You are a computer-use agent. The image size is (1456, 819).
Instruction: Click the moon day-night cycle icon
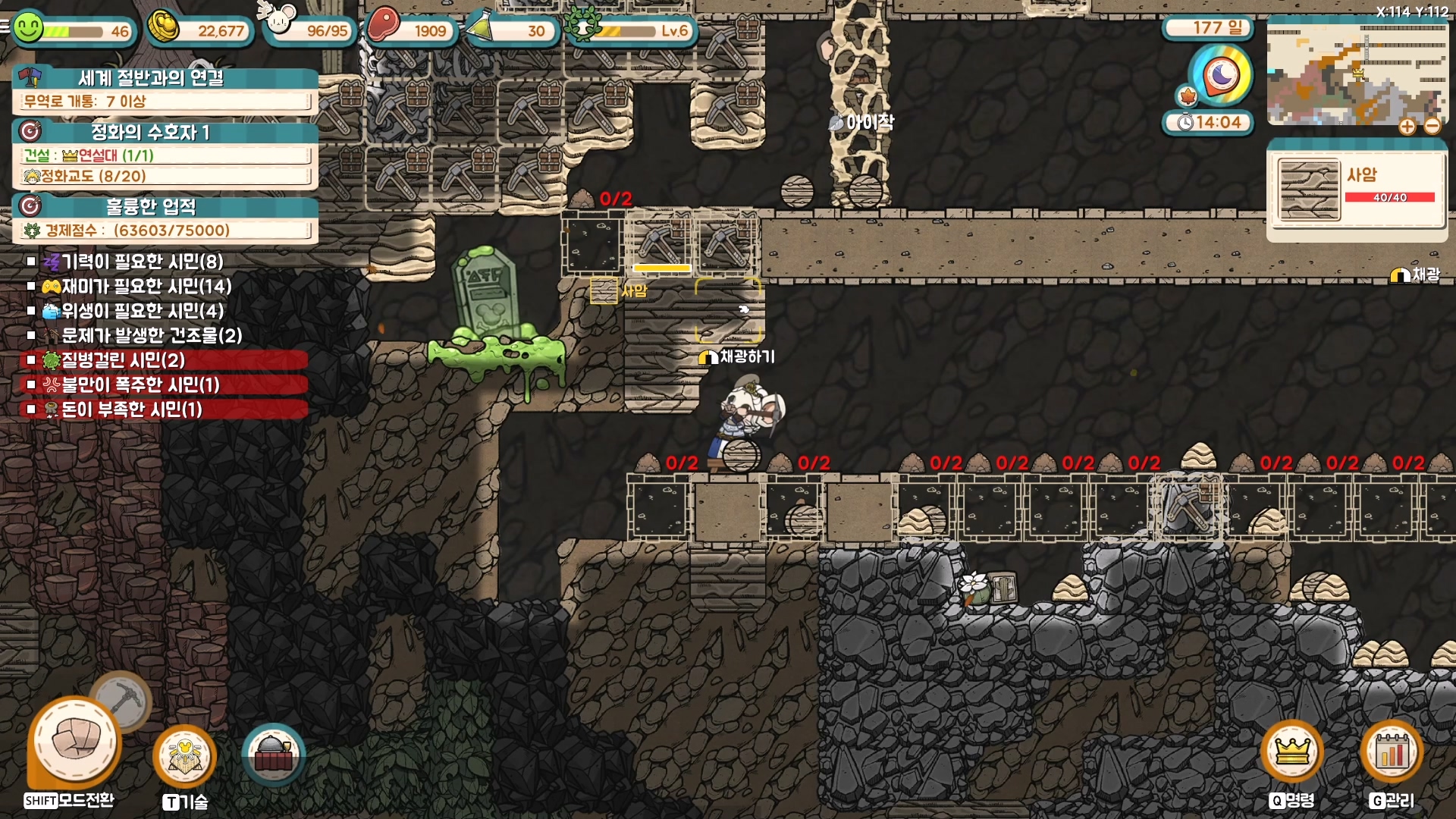[x=1221, y=74]
